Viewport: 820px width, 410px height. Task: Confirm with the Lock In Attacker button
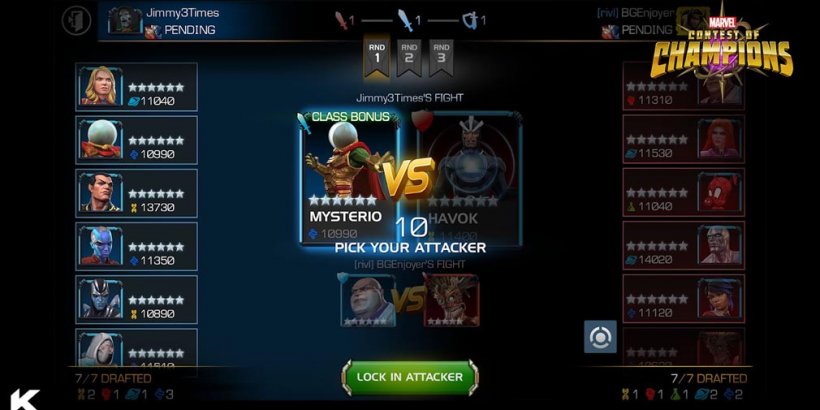coord(410,377)
